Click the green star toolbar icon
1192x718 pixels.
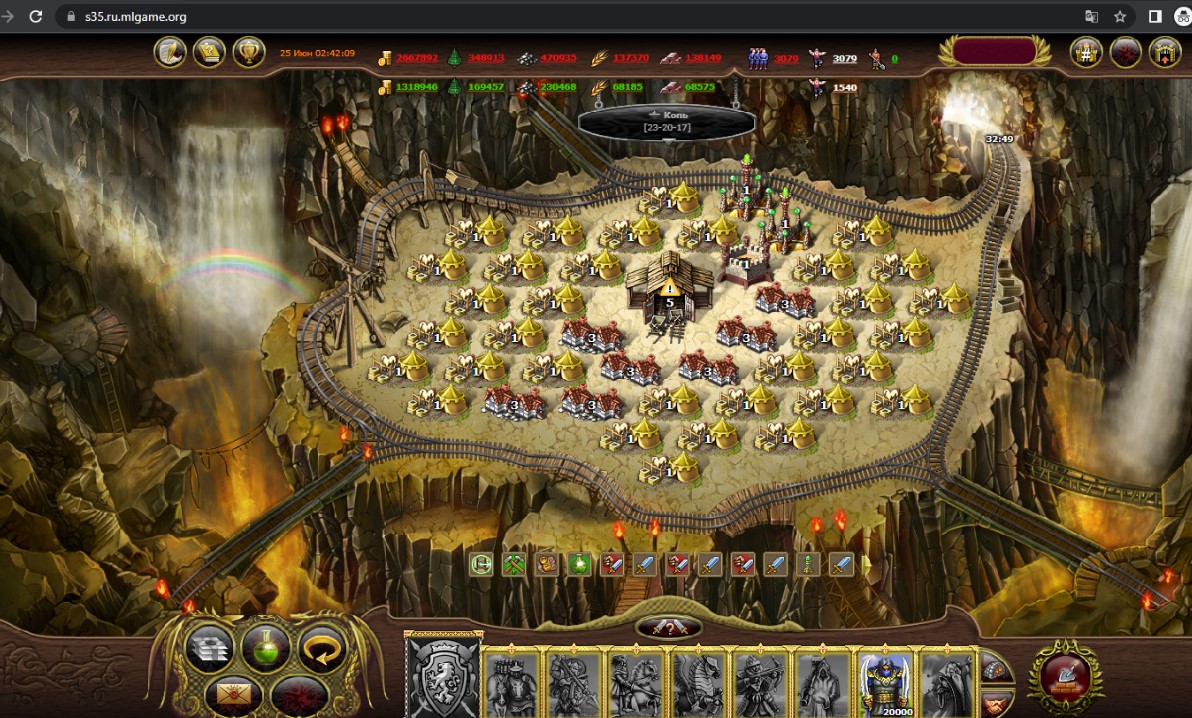tap(578, 564)
